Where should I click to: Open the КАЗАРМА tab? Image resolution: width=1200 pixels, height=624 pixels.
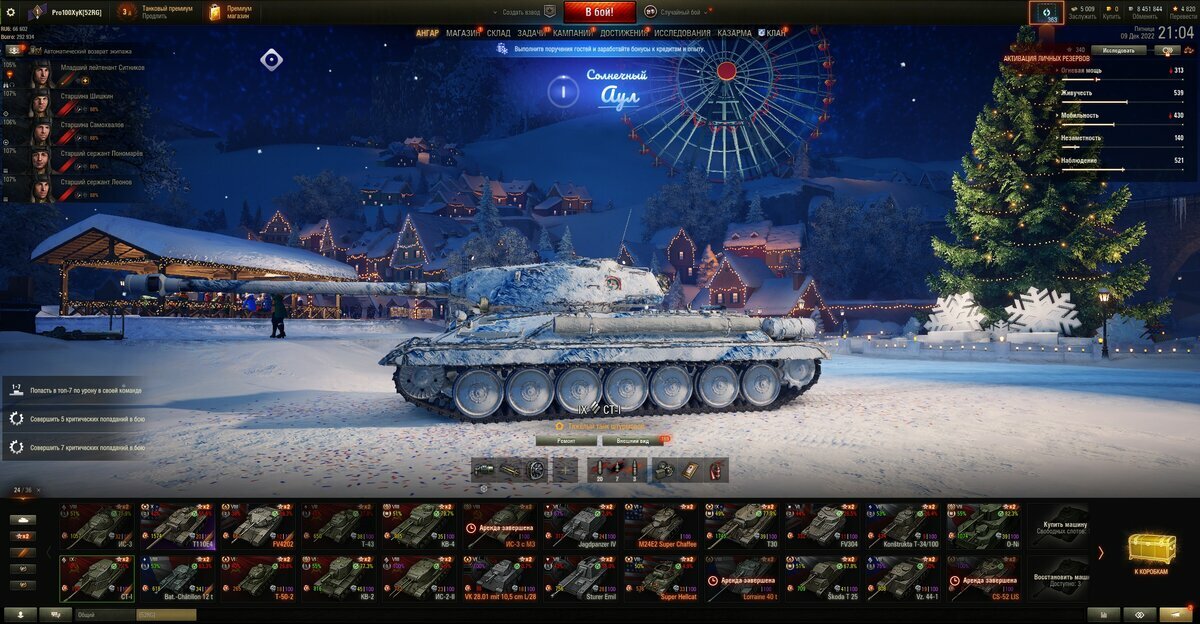click(x=734, y=33)
